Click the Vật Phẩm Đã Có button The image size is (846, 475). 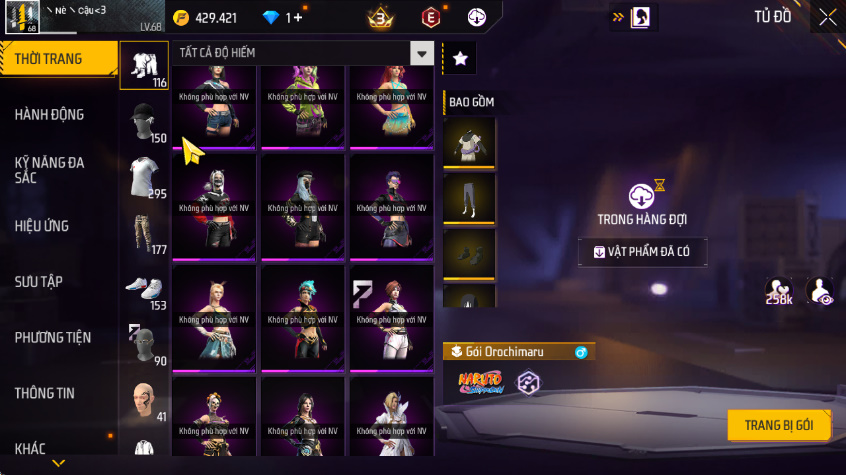(642, 252)
